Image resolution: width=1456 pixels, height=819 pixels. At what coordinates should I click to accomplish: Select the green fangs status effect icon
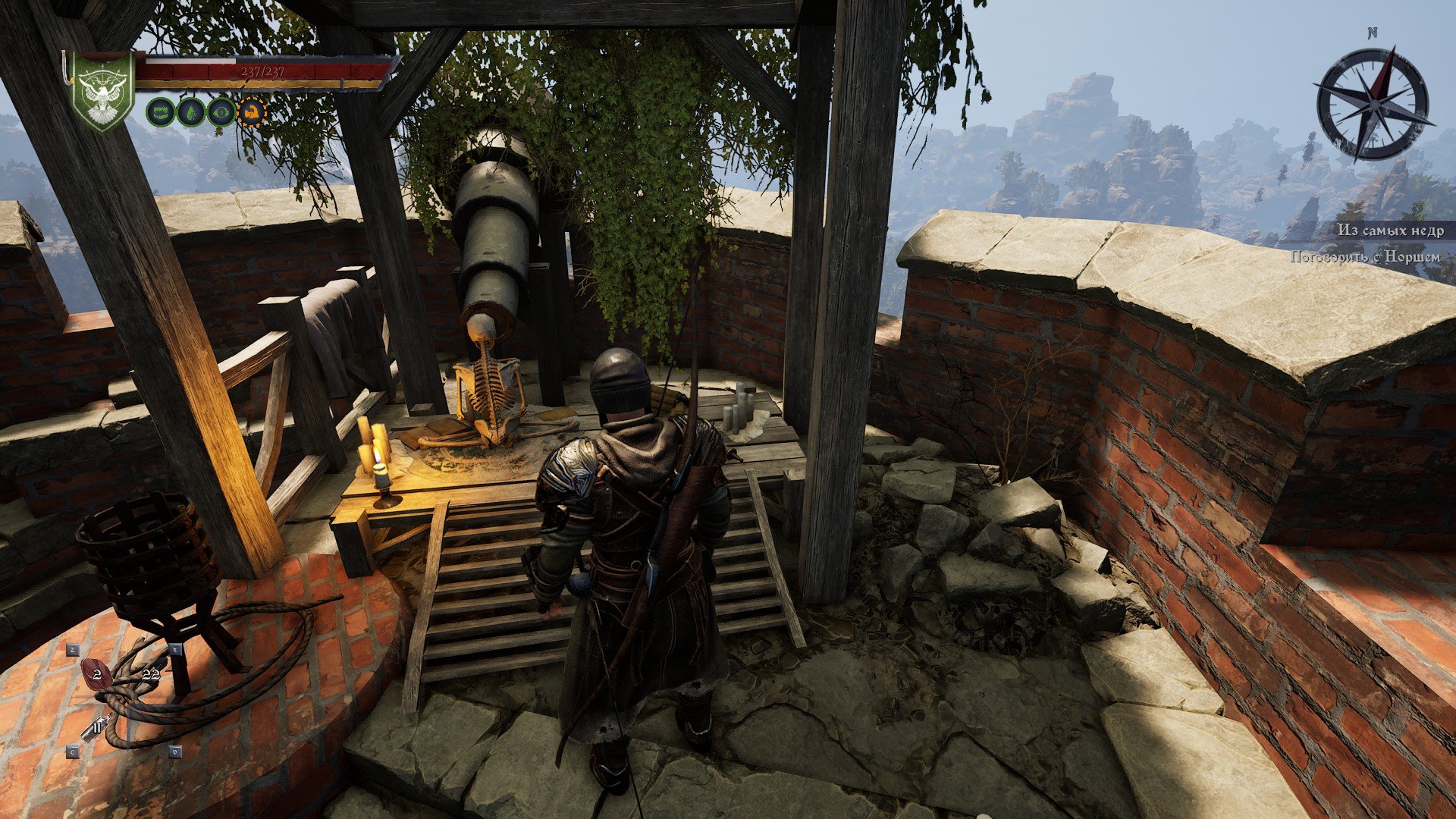(x=160, y=112)
